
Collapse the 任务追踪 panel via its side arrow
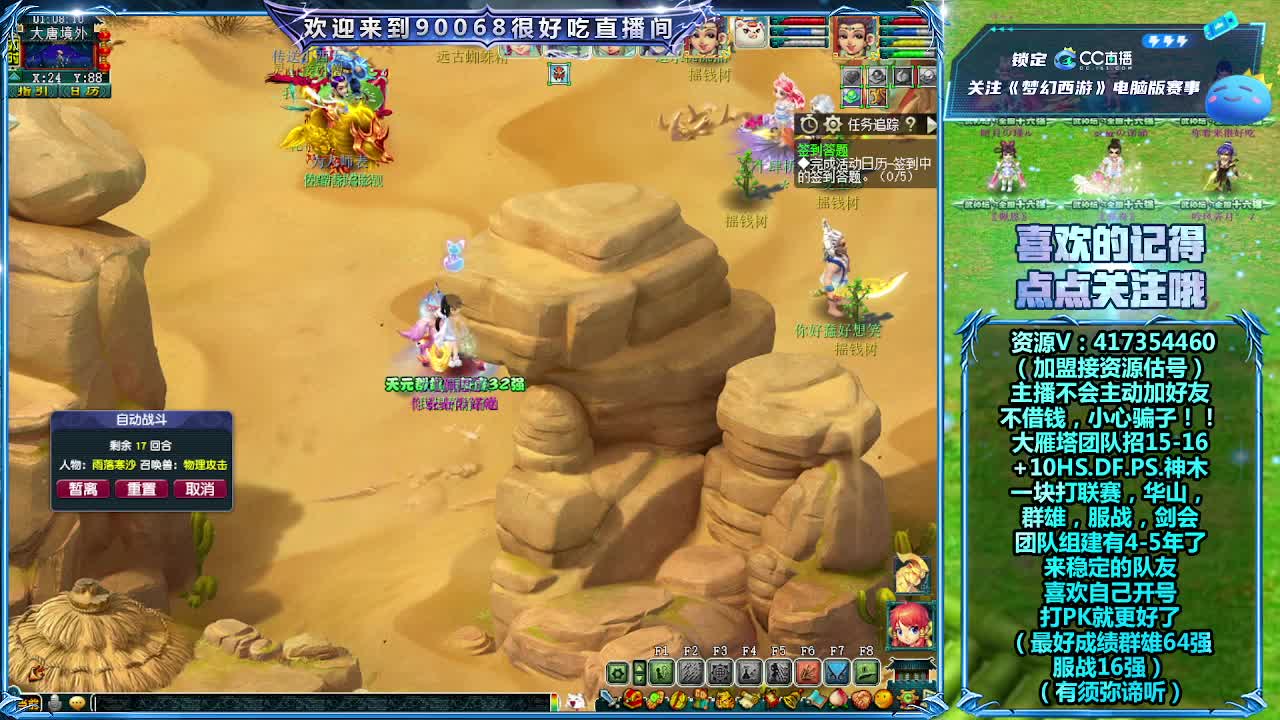(x=933, y=123)
